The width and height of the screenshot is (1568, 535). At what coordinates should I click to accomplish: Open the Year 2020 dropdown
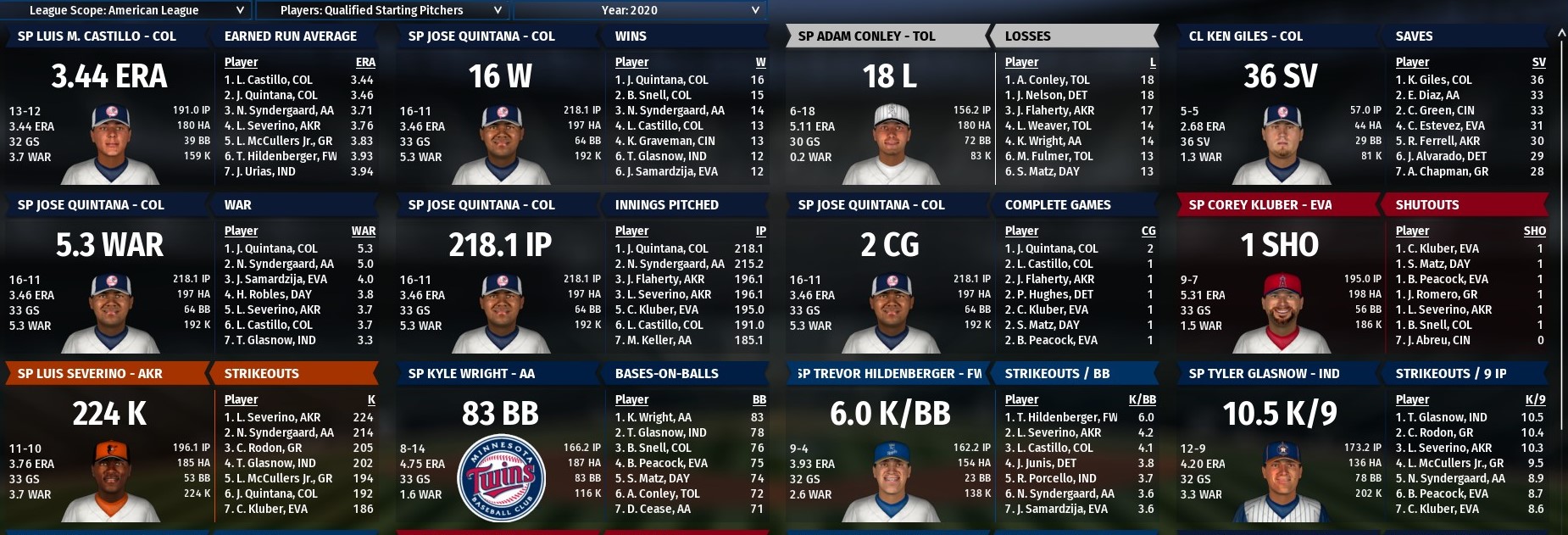pos(638,10)
